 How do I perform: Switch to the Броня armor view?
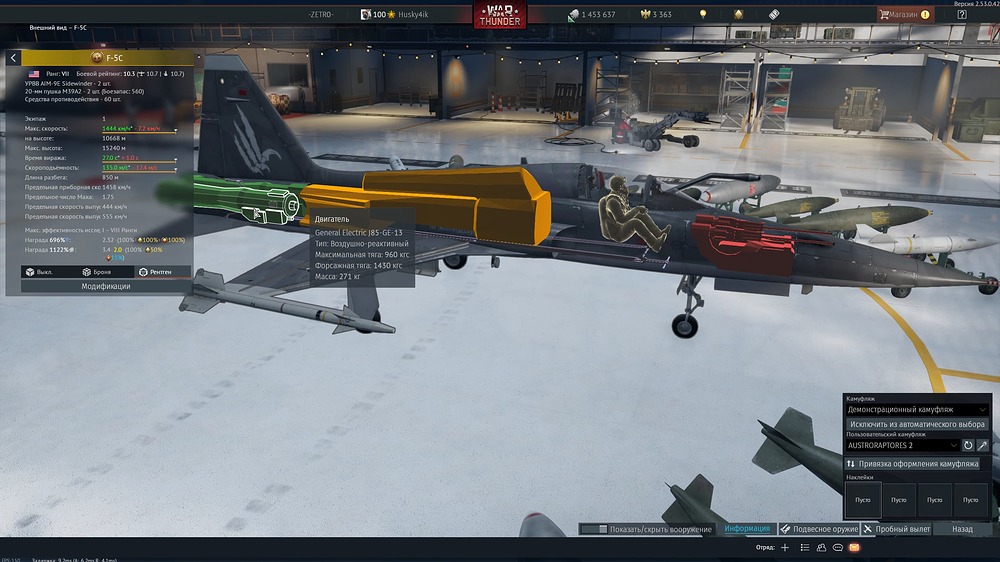click(x=98, y=271)
